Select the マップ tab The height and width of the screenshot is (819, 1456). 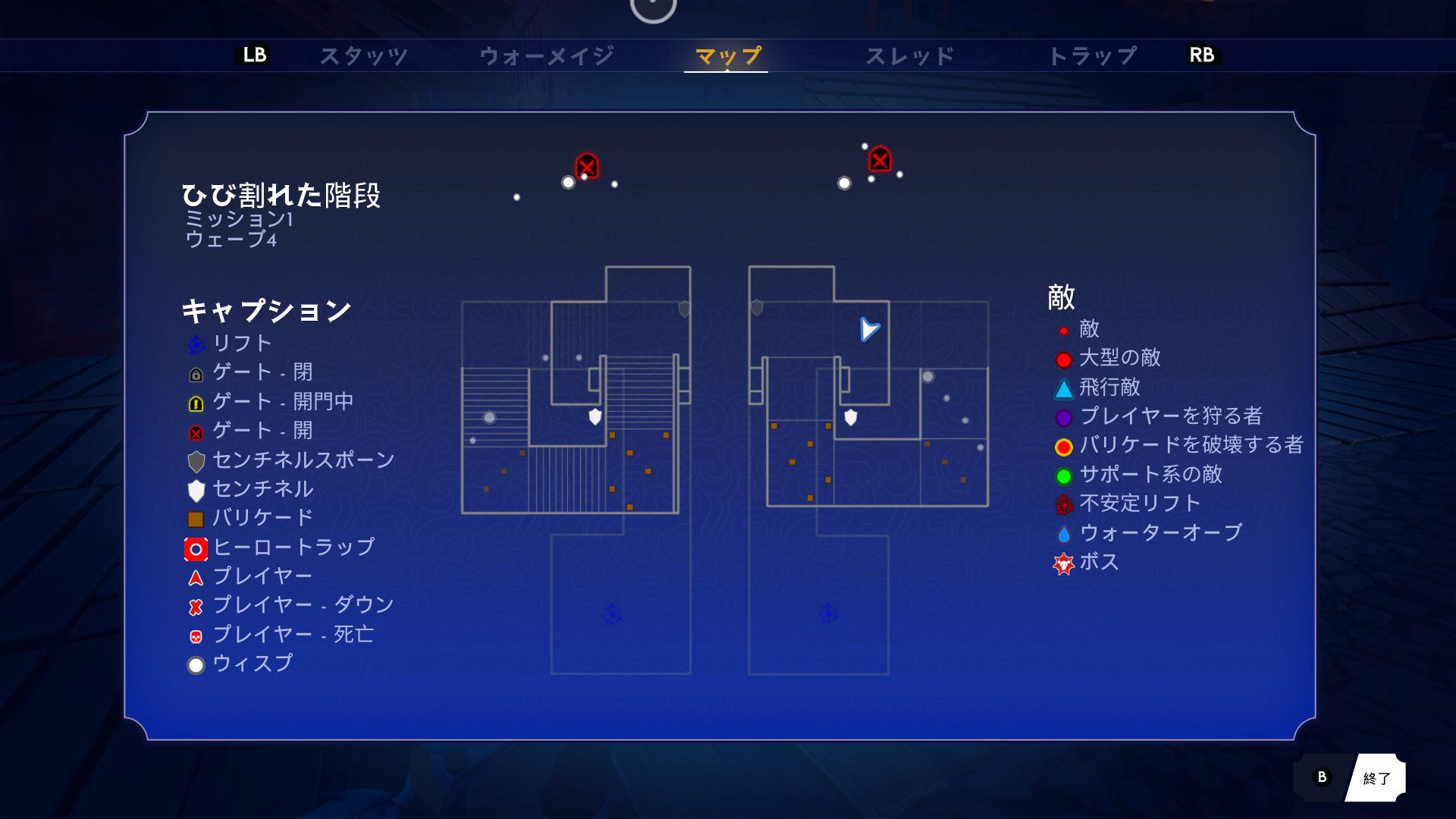[x=726, y=55]
